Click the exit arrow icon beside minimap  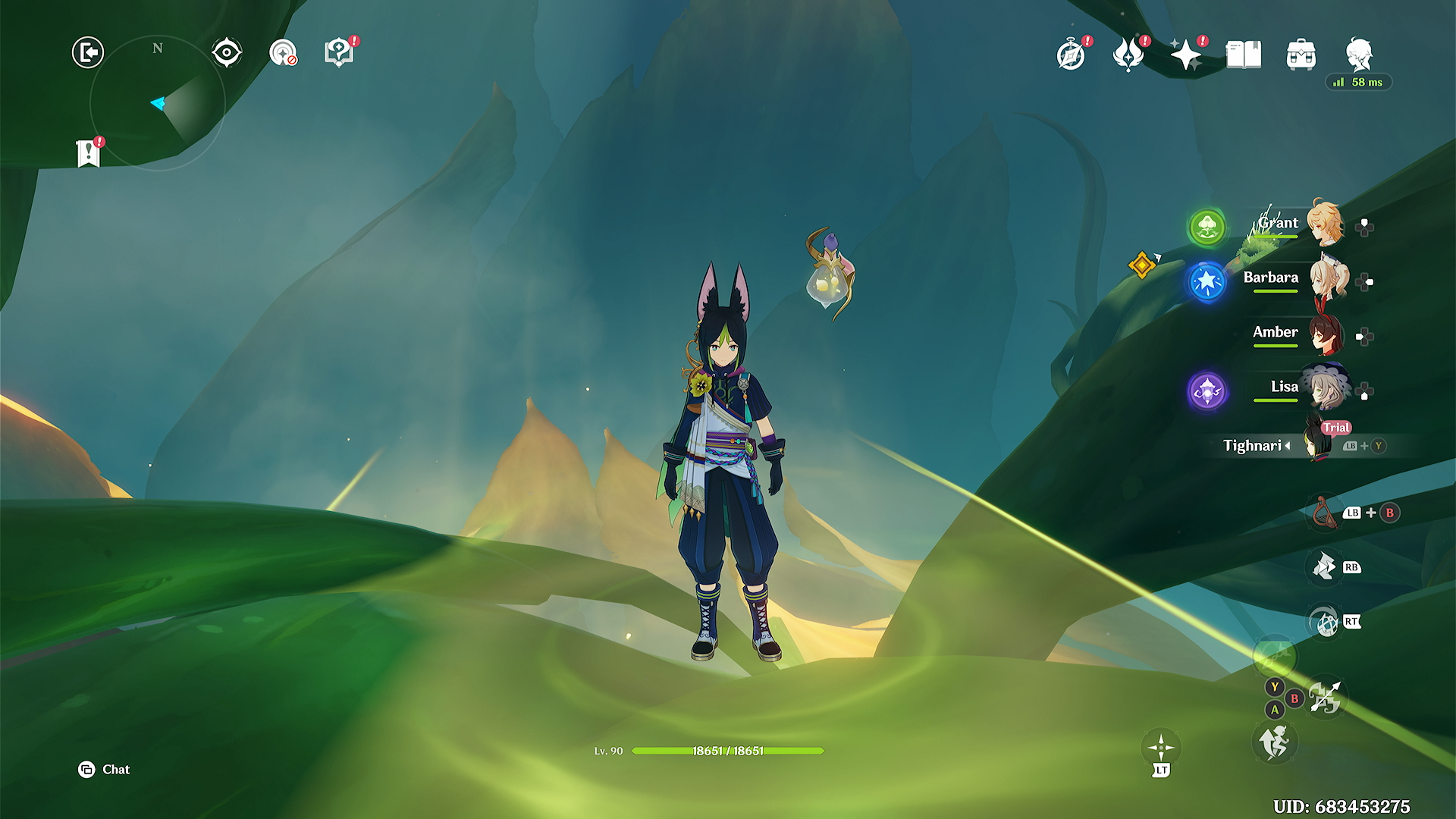pos(88,53)
